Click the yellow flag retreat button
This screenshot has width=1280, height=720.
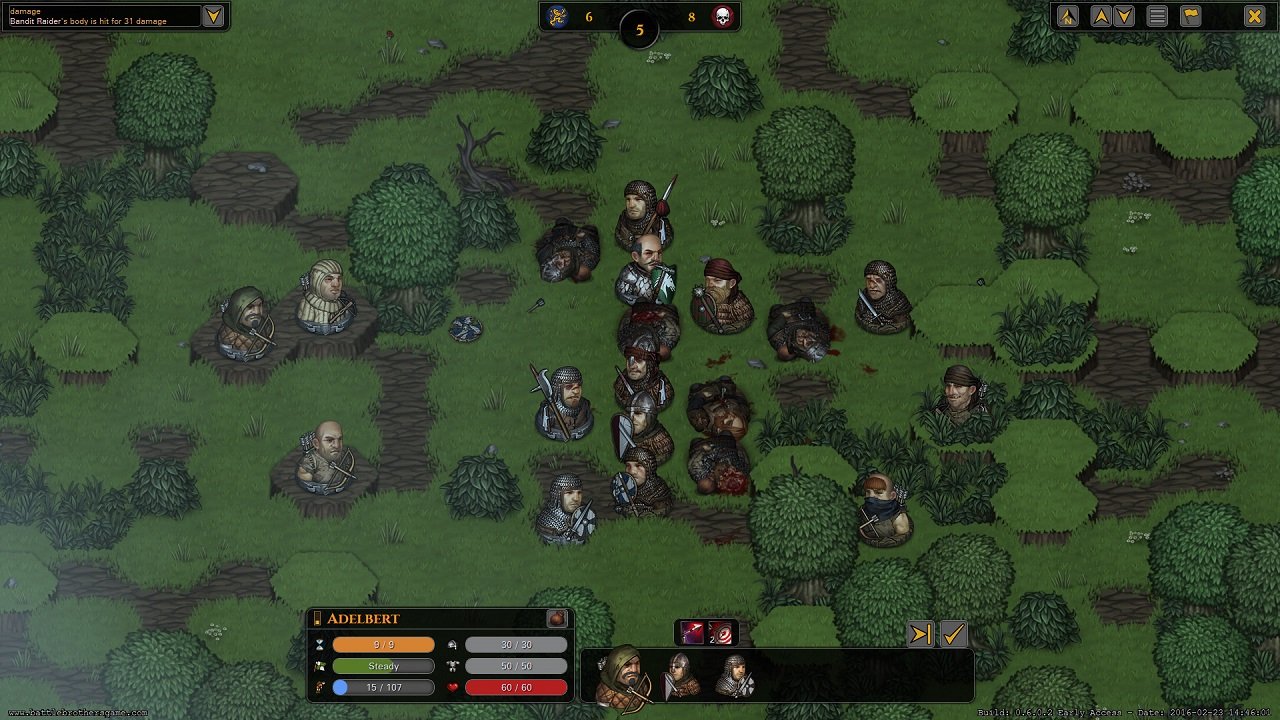click(x=1190, y=15)
